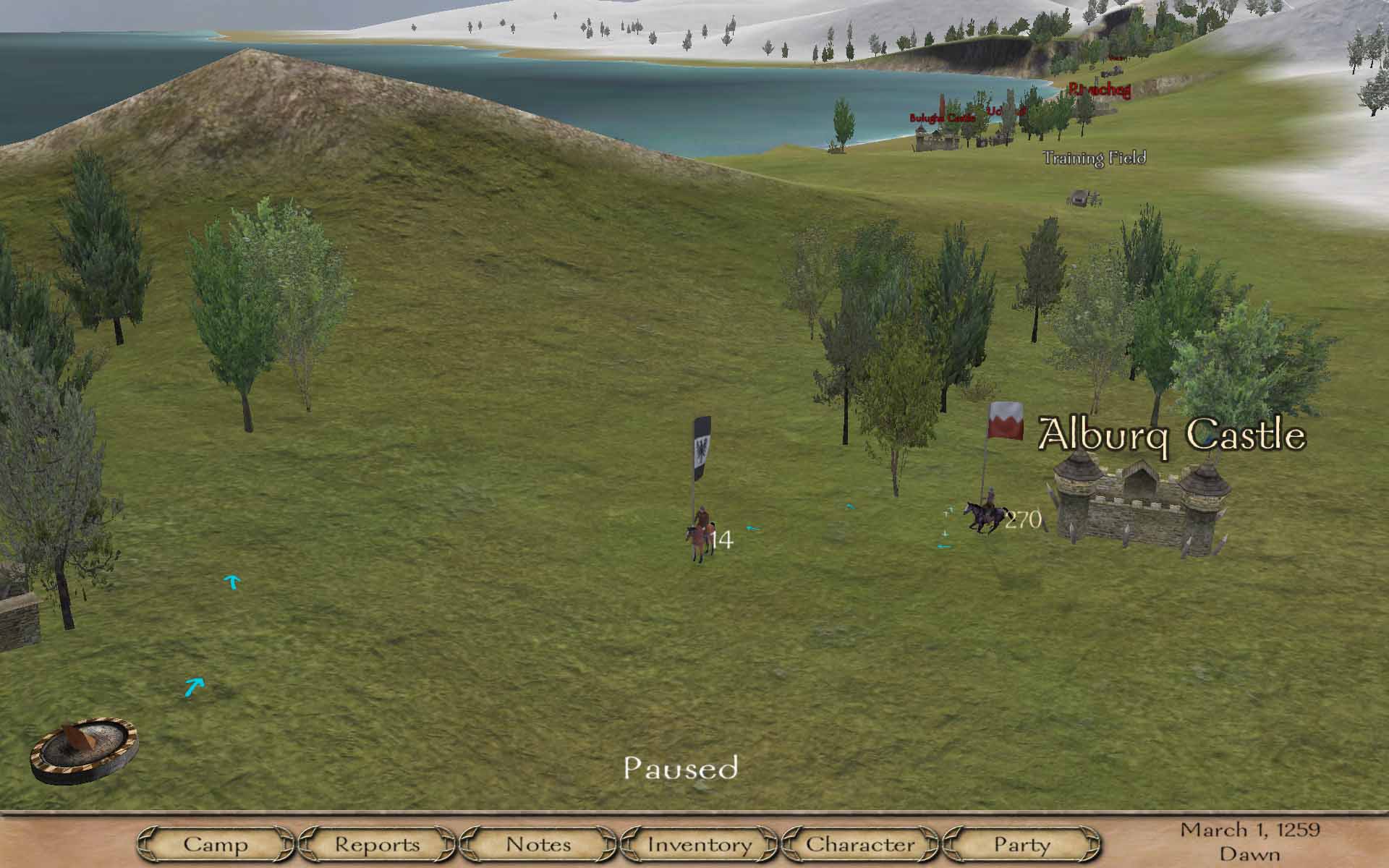Open the Party screen
This screenshot has height=868, width=1389.
[1021, 844]
